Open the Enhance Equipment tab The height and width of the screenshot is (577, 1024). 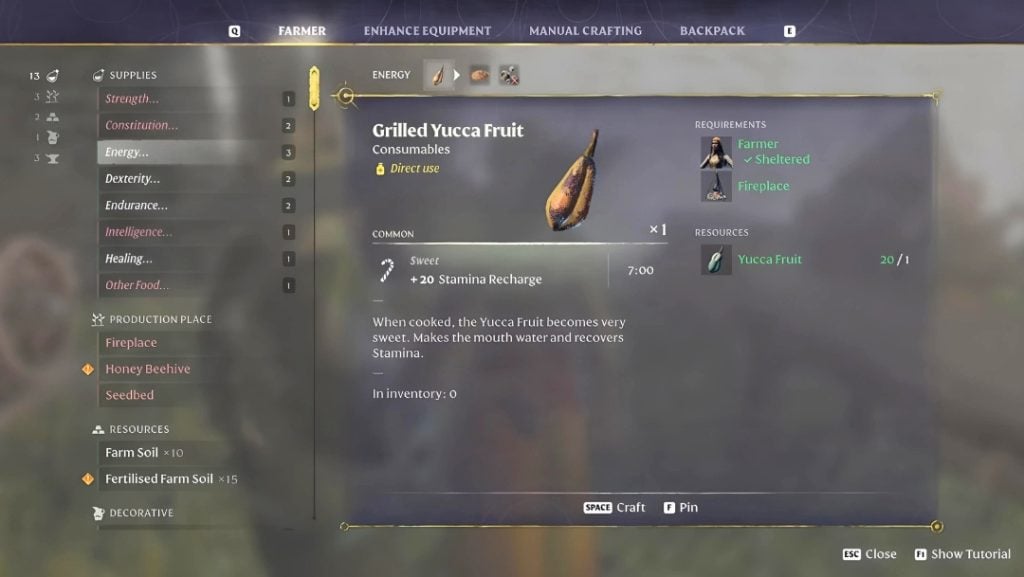[427, 31]
